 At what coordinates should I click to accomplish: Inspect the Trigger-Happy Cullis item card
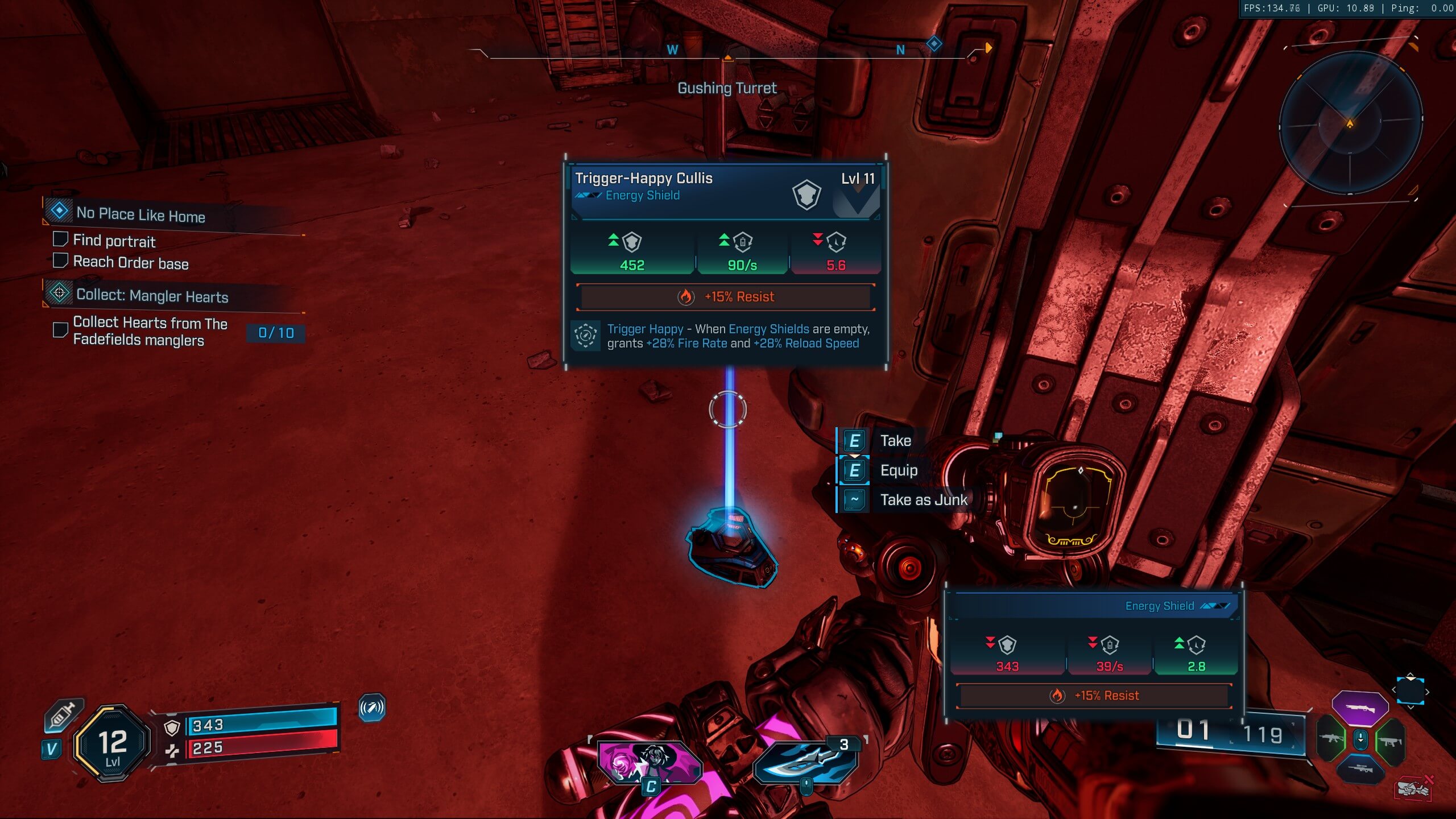[726, 262]
